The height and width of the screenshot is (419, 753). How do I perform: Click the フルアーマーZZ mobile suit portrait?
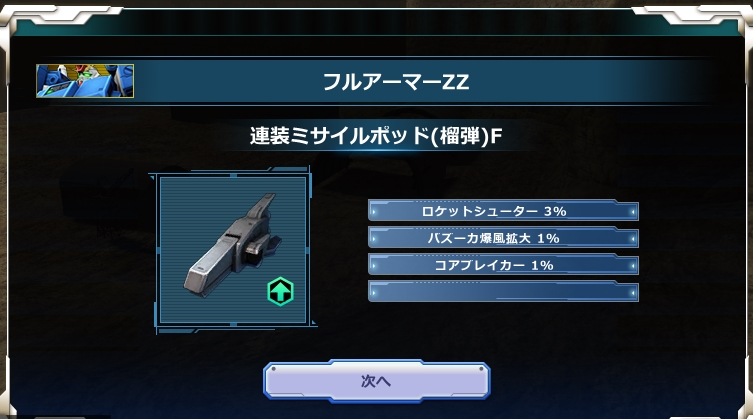[85, 81]
